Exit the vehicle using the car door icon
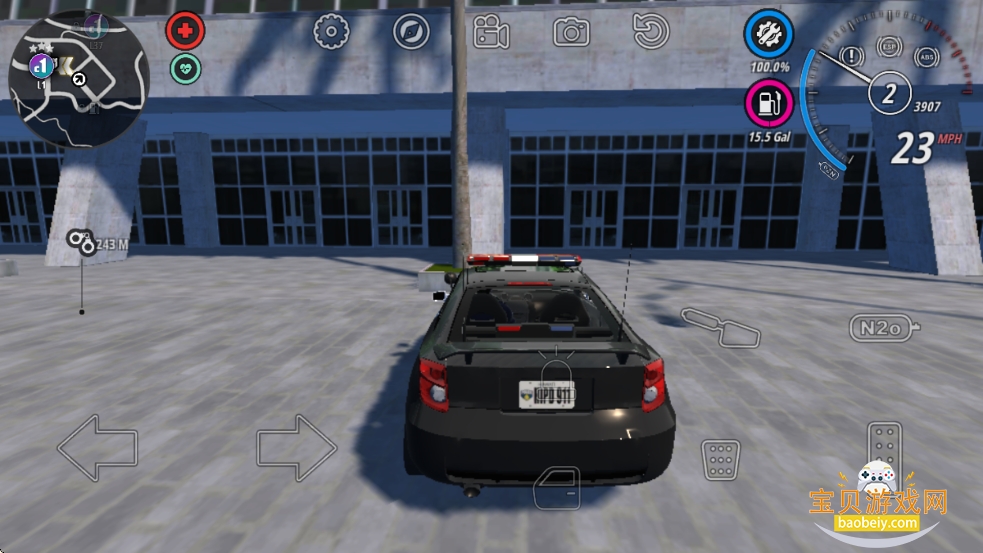Screen dimensions: 983x553 (556, 488)
